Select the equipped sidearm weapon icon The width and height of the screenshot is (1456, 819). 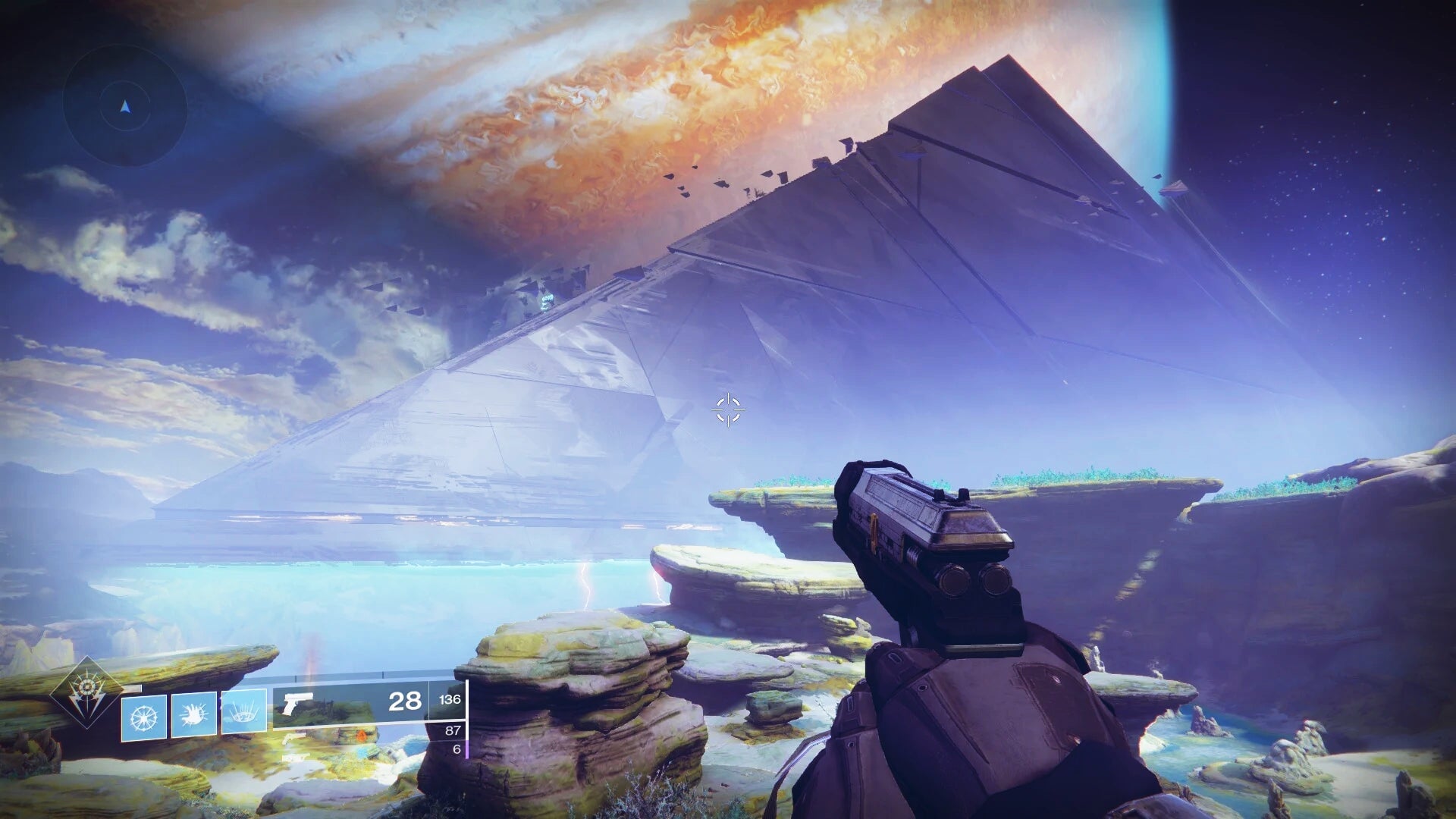click(296, 704)
